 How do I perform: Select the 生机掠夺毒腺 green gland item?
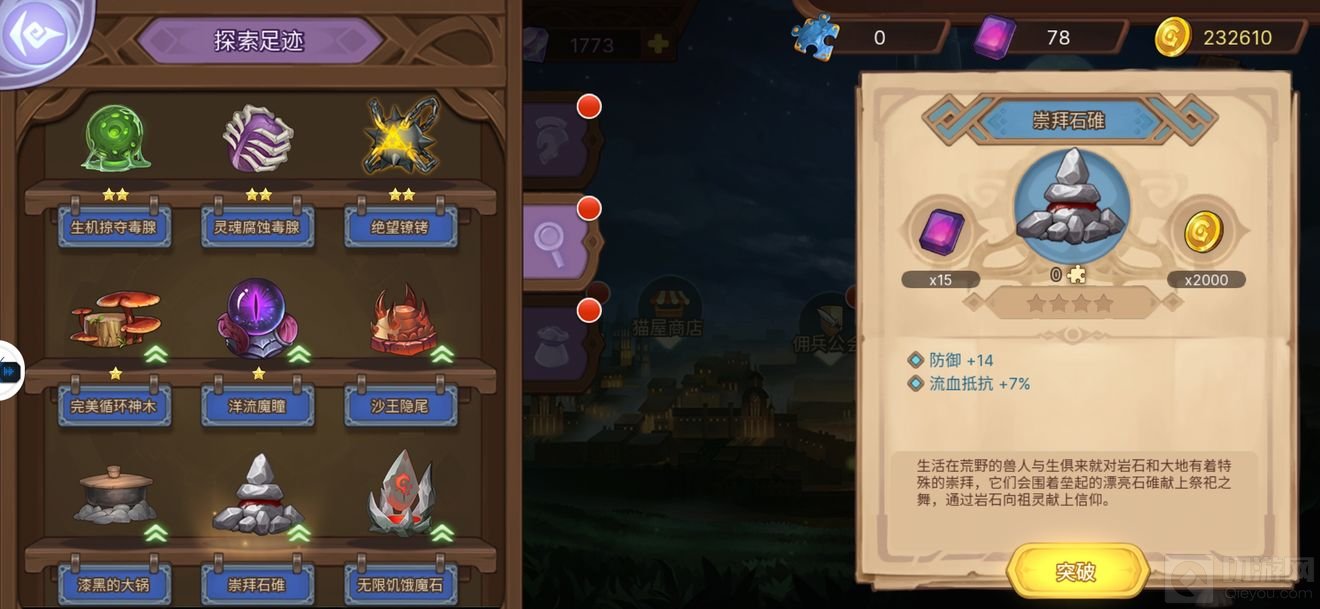click(115, 139)
